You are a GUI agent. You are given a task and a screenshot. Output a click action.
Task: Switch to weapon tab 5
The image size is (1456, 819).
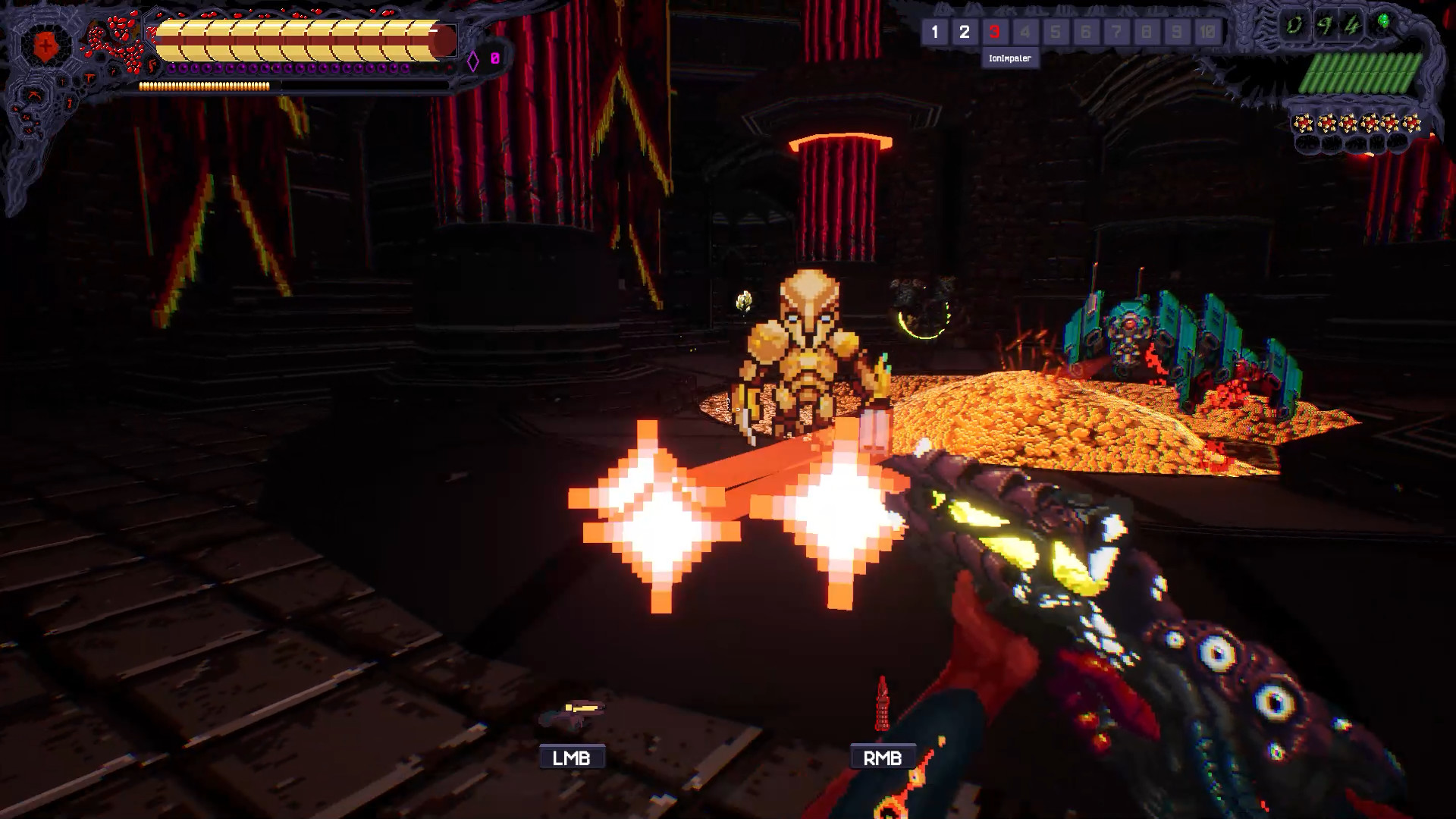(1054, 32)
